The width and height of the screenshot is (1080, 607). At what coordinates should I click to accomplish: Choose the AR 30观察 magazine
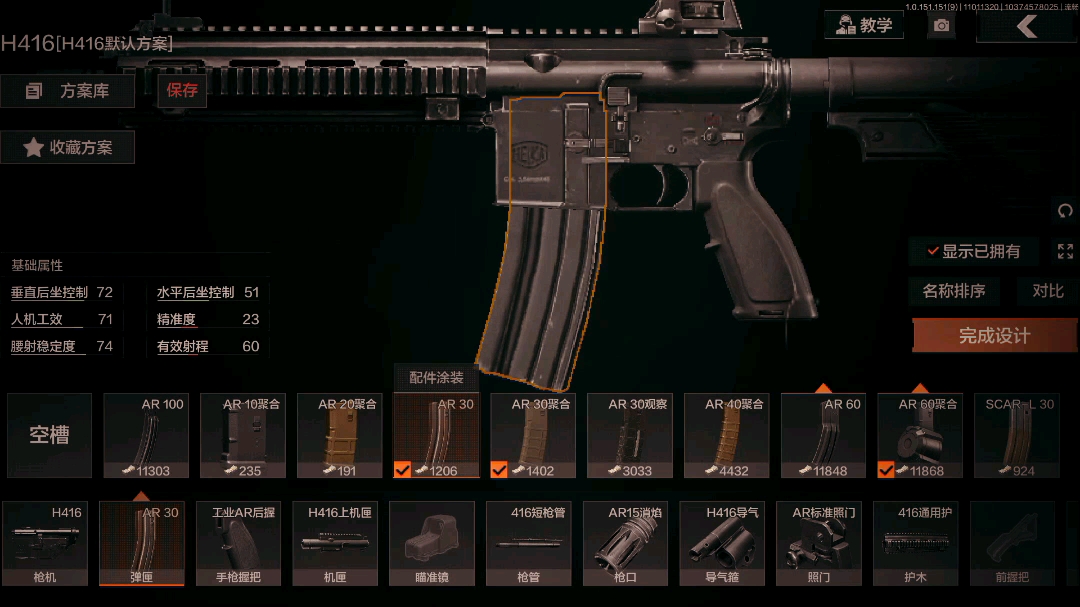tap(629, 435)
